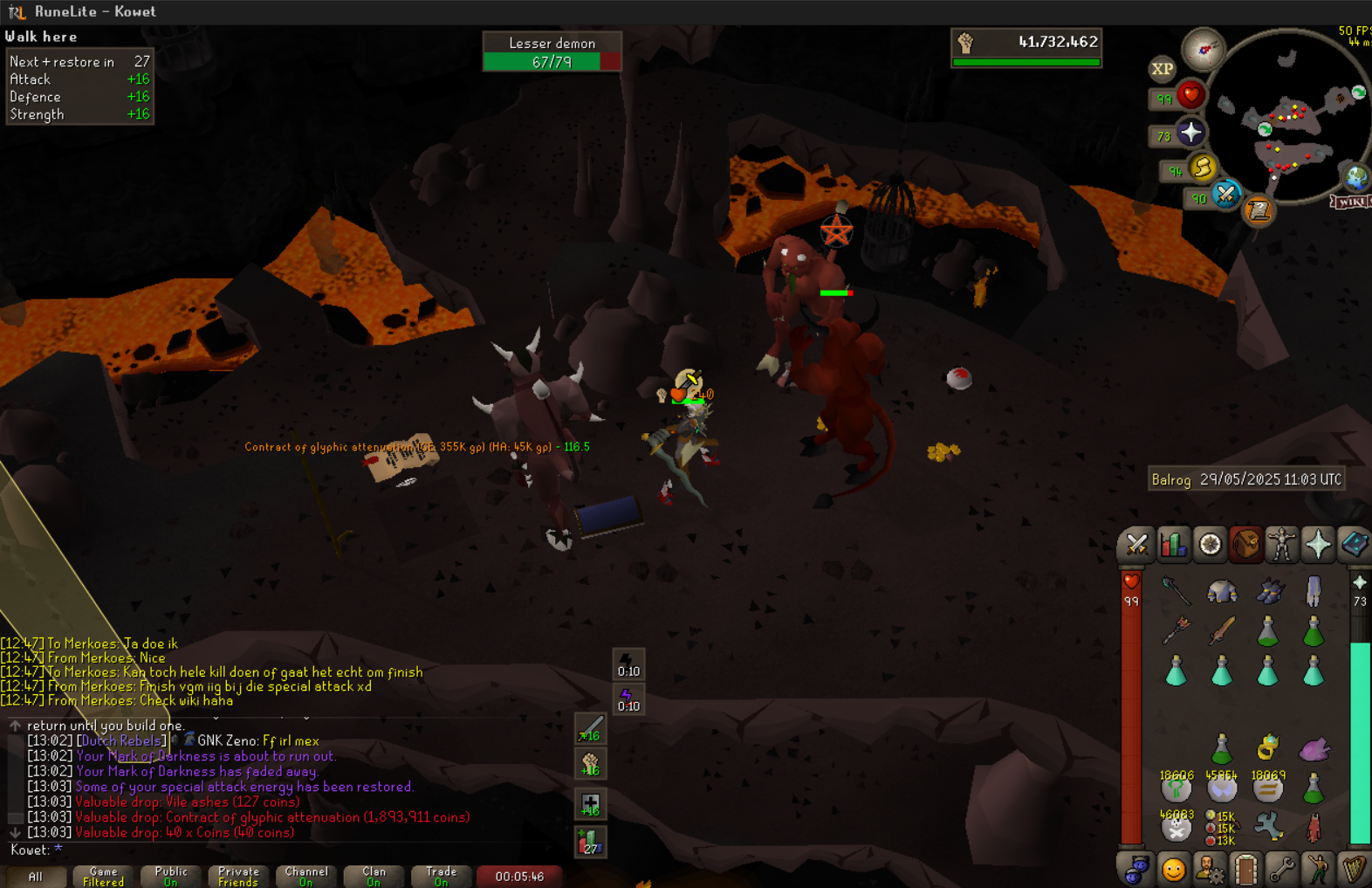Show the Prayer tab
The width and height of the screenshot is (1372, 888).
[x=1318, y=545]
